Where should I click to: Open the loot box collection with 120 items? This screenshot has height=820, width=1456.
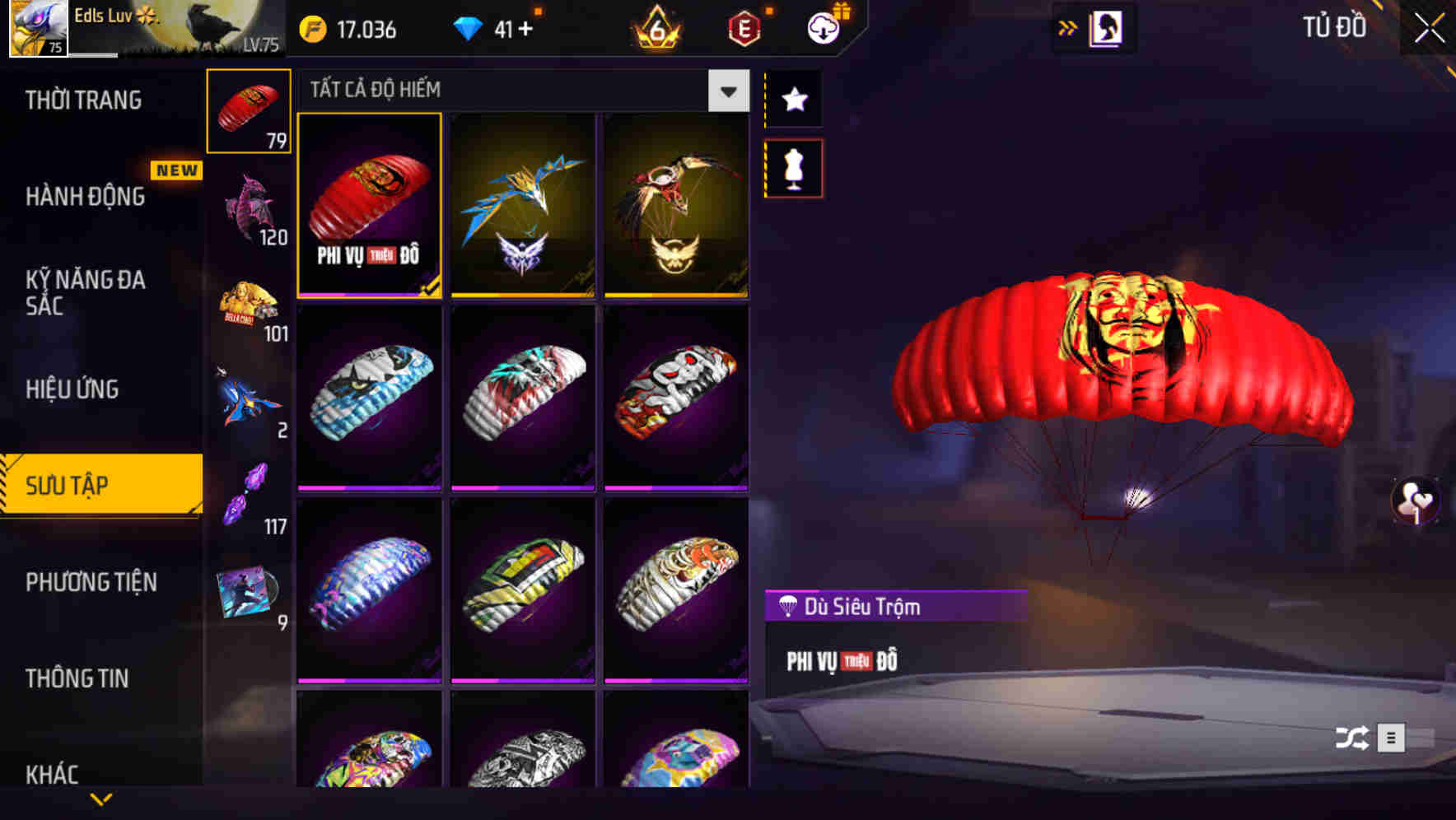pos(248,202)
